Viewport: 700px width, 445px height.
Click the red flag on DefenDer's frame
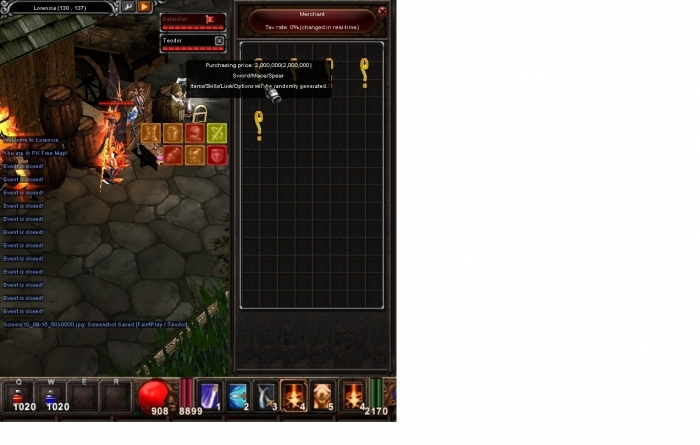(x=210, y=18)
